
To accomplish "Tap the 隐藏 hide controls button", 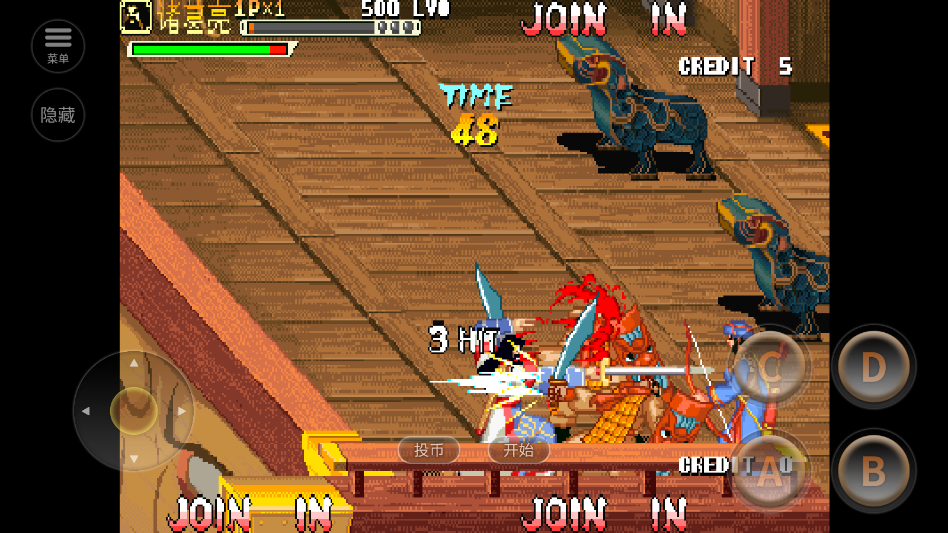I will (x=58, y=115).
